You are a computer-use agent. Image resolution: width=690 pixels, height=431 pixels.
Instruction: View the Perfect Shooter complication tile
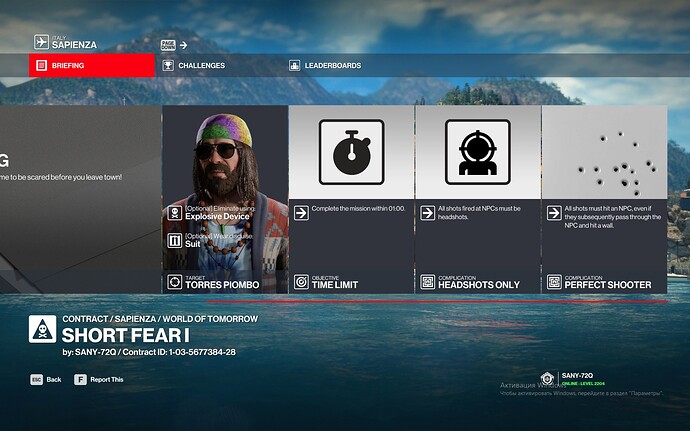604,200
